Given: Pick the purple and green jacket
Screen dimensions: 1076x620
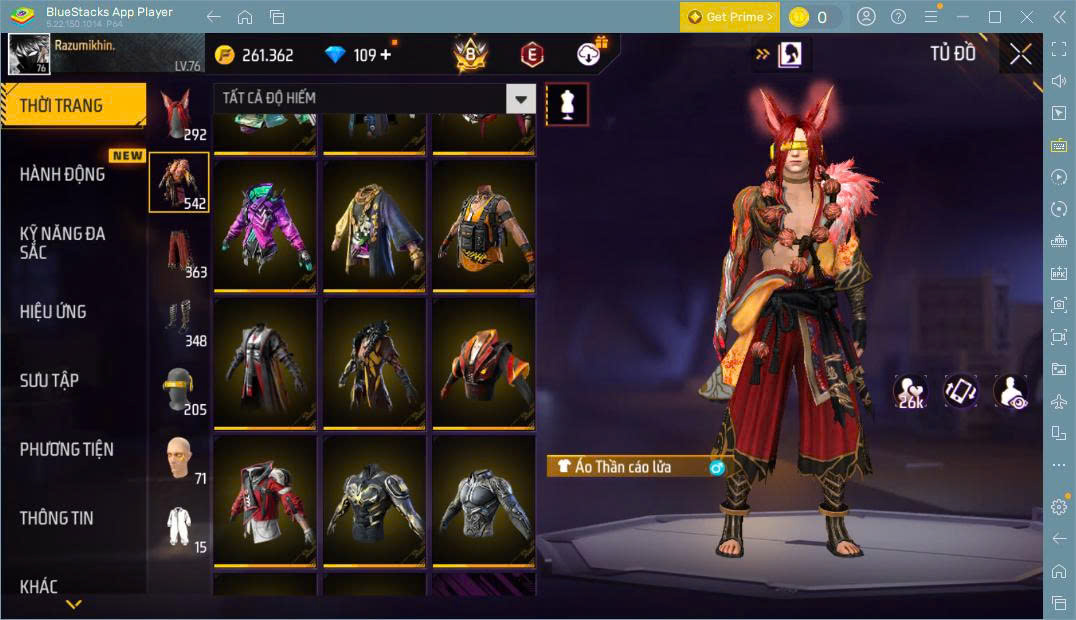Looking at the screenshot, I should coord(266,226).
